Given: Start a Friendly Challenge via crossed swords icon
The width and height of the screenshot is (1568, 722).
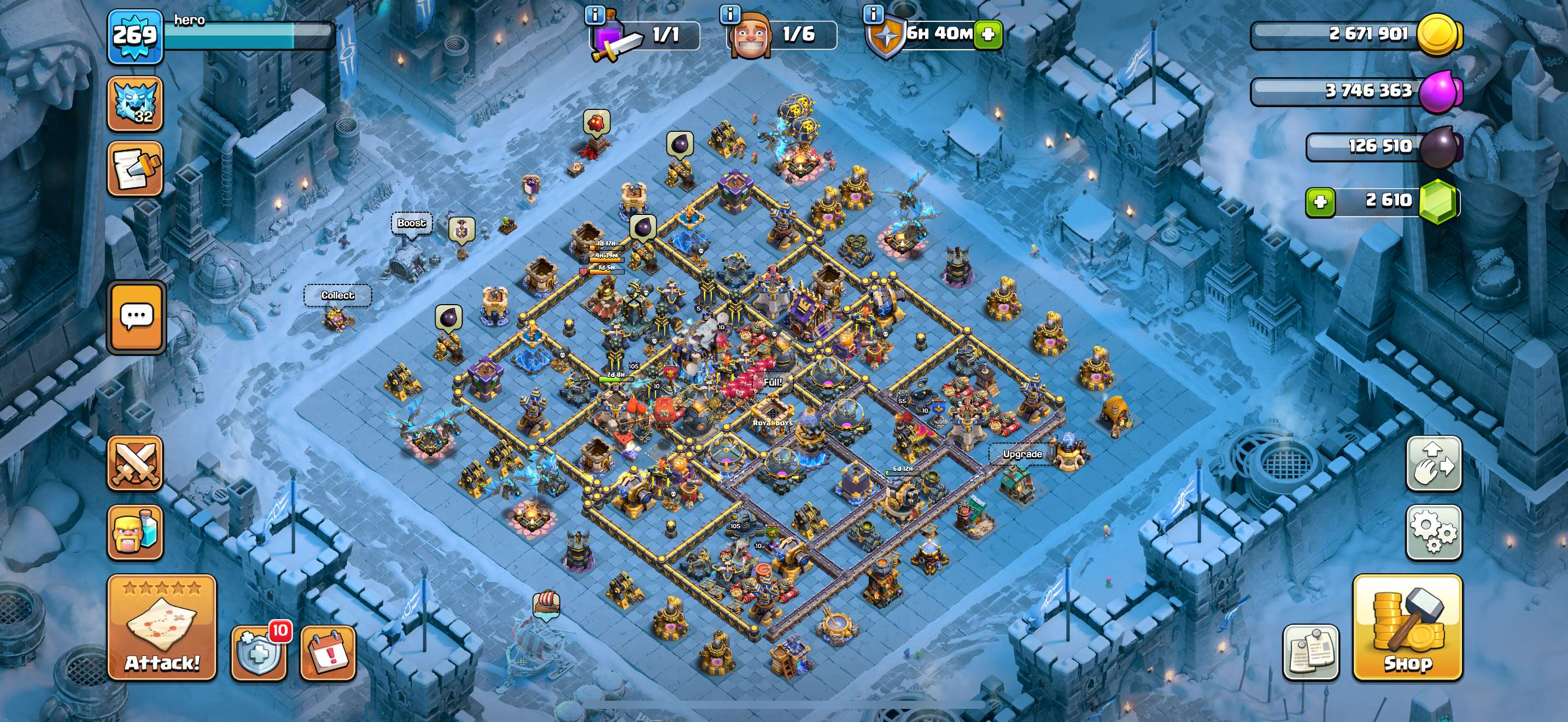Looking at the screenshot, I should [135, 464].
